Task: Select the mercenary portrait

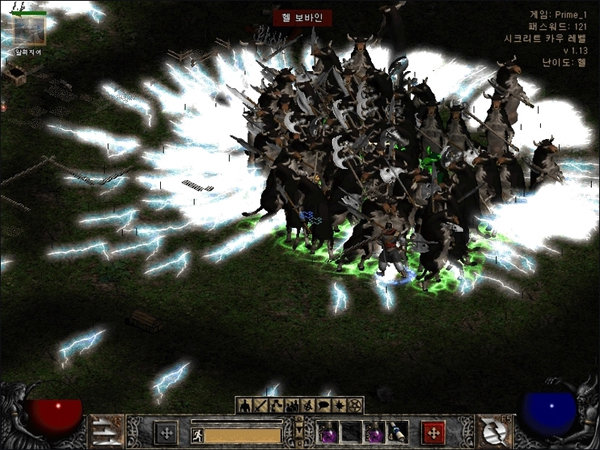Action: 27,28
